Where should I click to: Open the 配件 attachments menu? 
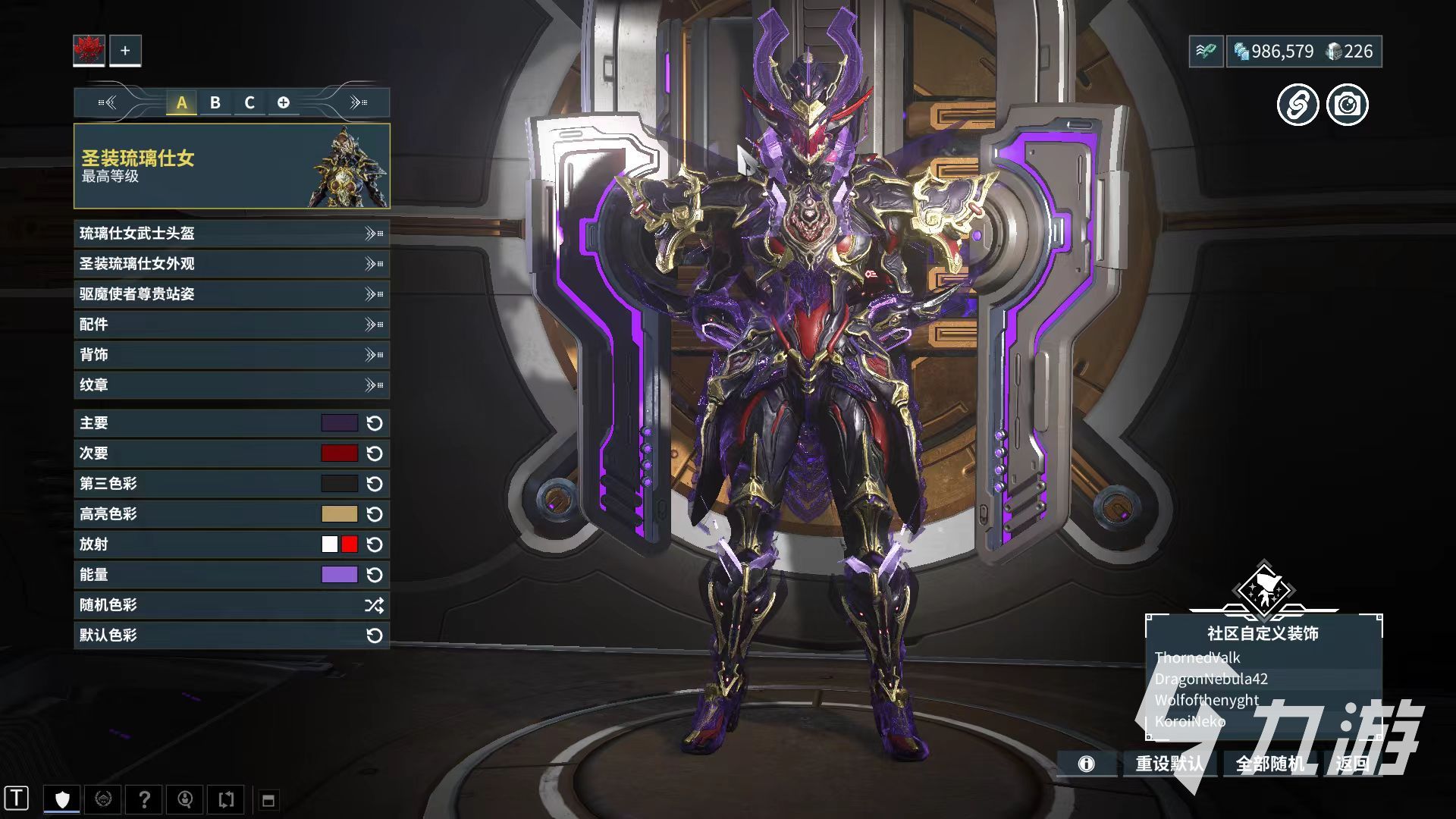[x=231, y=325]
